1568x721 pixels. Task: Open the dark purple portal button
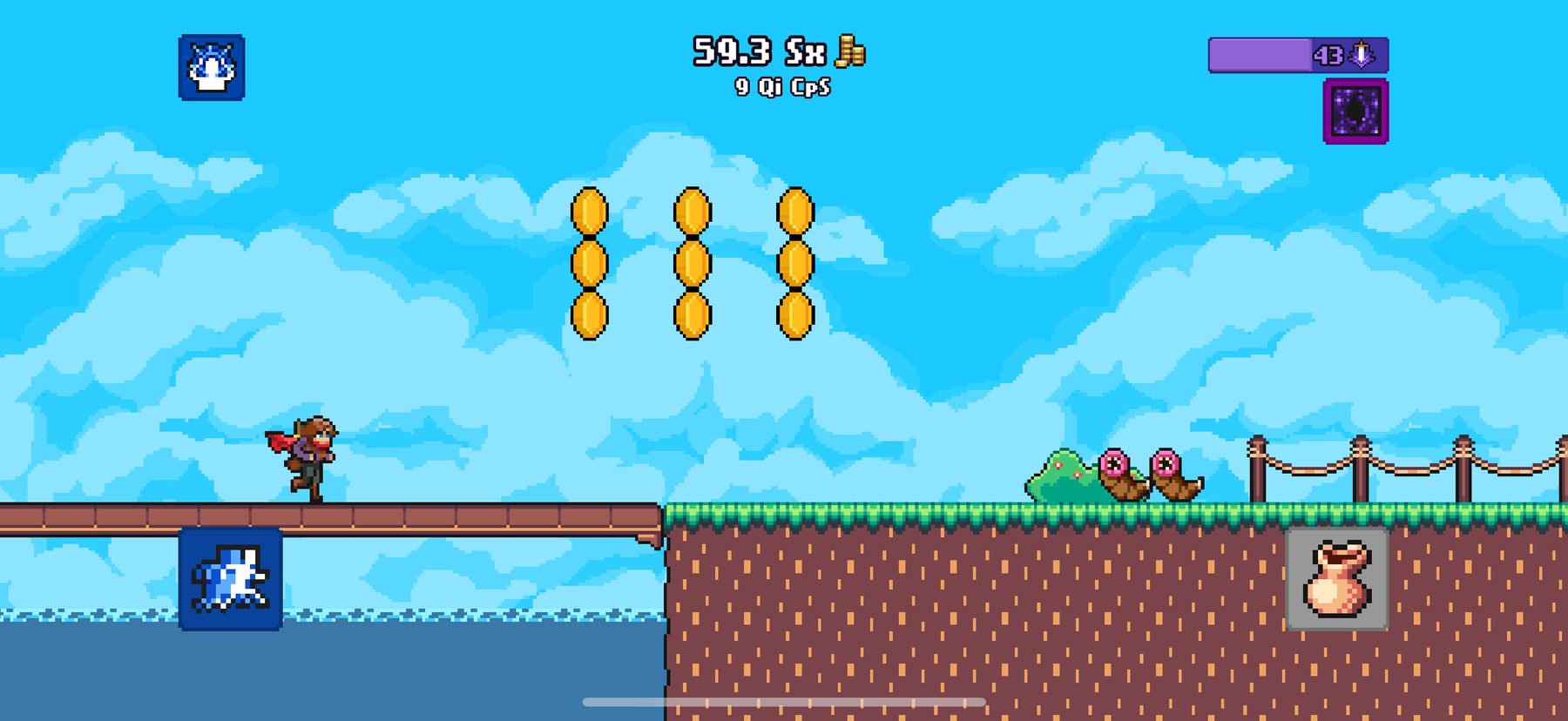click(x=1355, y=111)
